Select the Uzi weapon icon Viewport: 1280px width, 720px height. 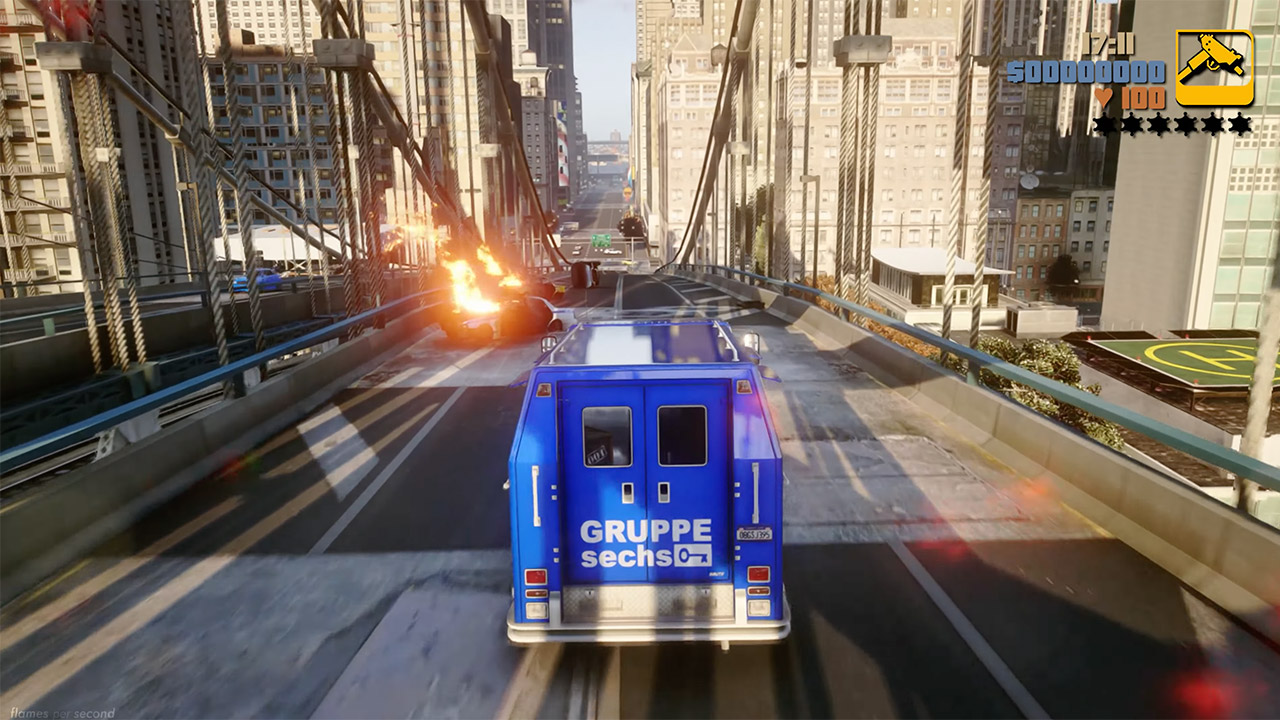pyautogui.click(x=1214, y=67)
